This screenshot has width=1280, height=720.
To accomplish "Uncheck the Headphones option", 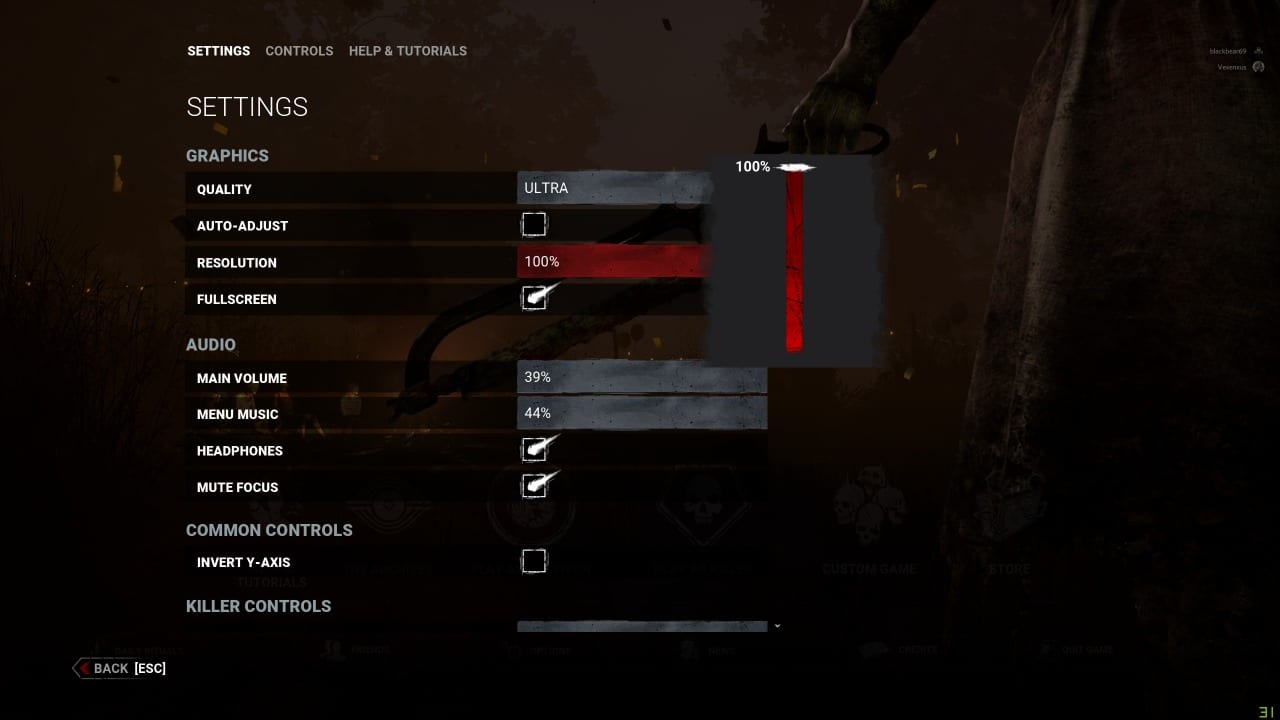I will coord(534,450).
